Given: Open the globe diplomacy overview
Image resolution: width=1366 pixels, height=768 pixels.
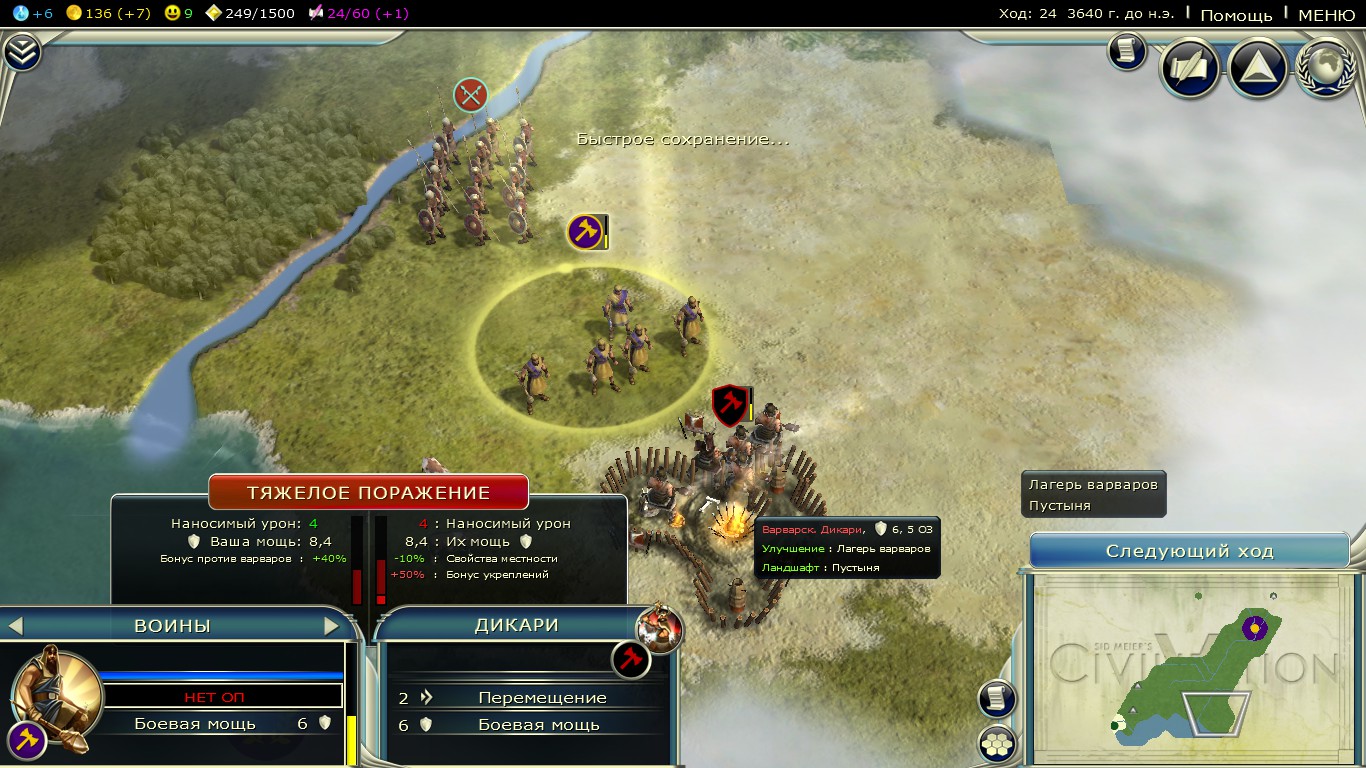Looking at the screenshot, I should point(1325,67).
